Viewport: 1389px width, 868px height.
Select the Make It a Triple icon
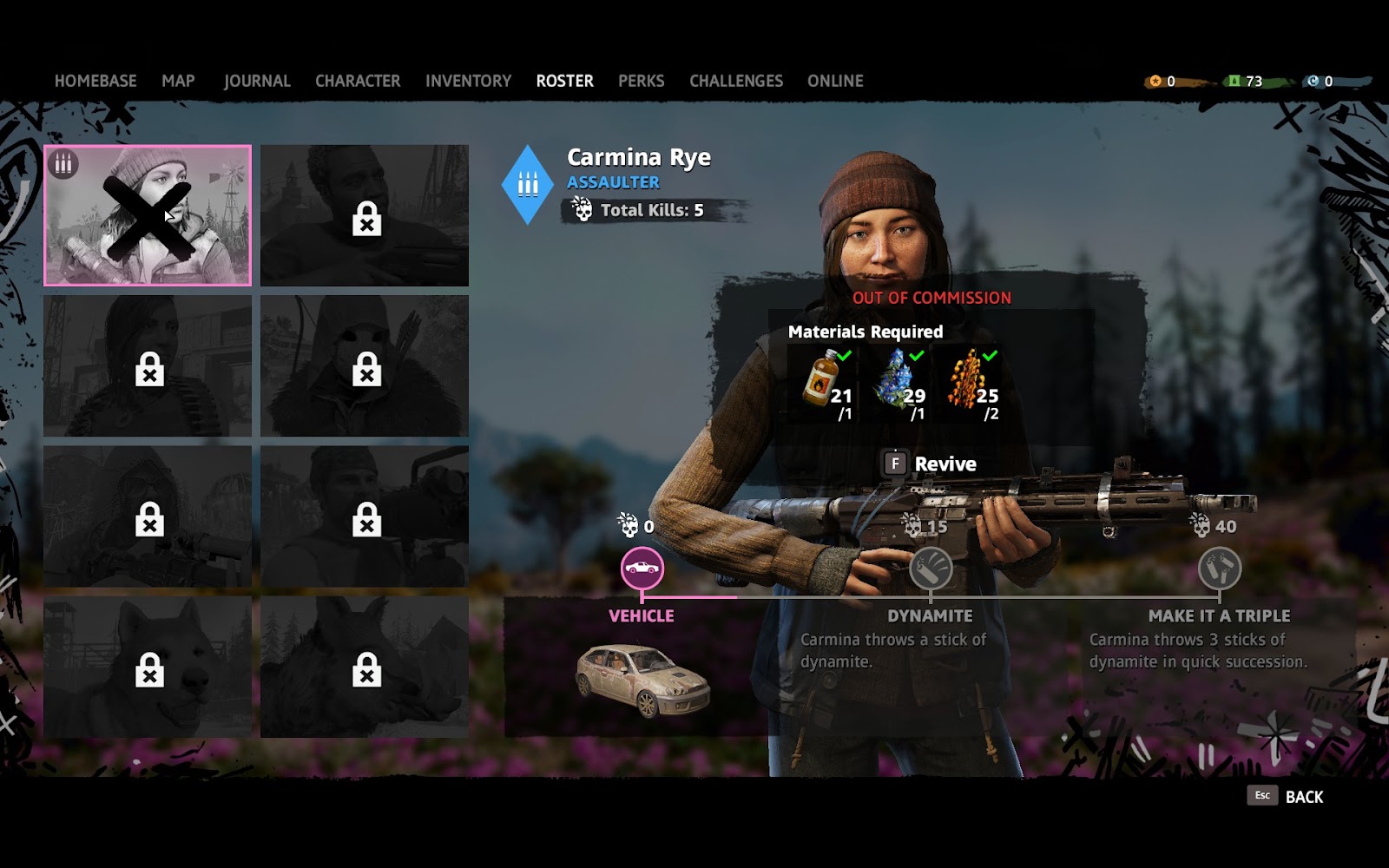1219,569
